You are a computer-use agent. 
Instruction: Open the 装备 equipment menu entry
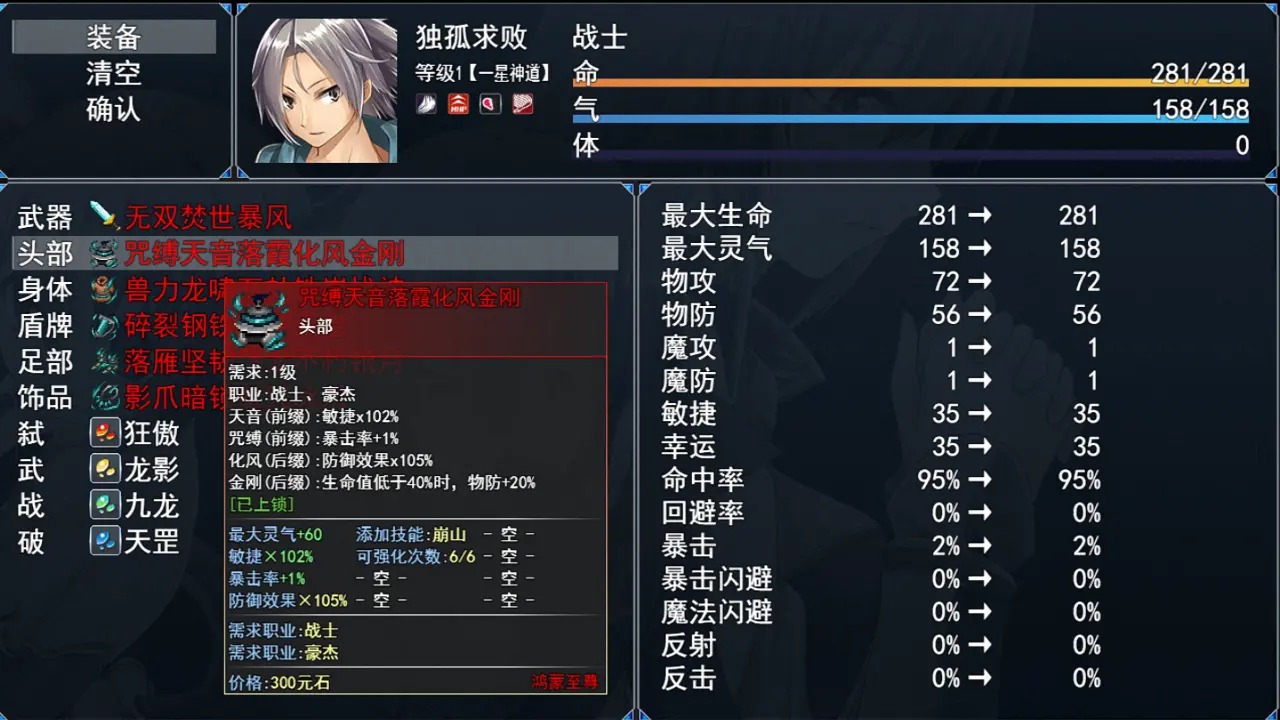coord(113,36)
